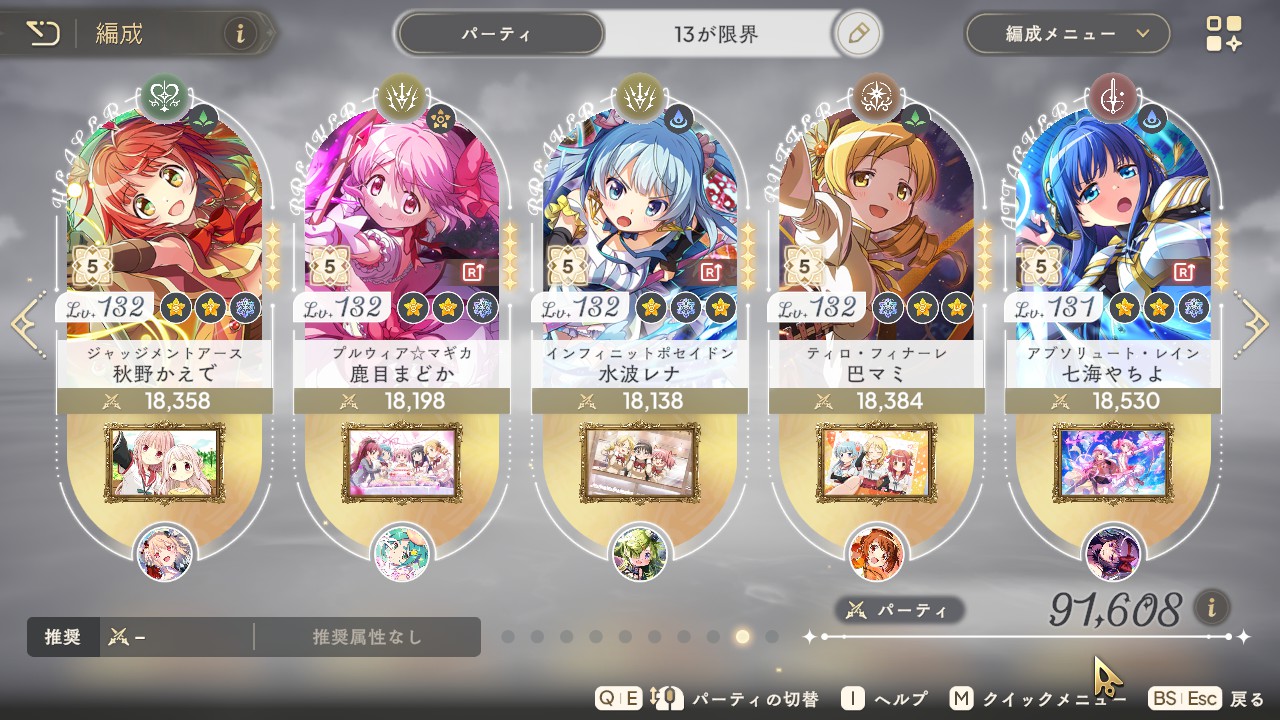
Task: Open 巴マミ's framed memoria portrait
Action: pos(876,463)
